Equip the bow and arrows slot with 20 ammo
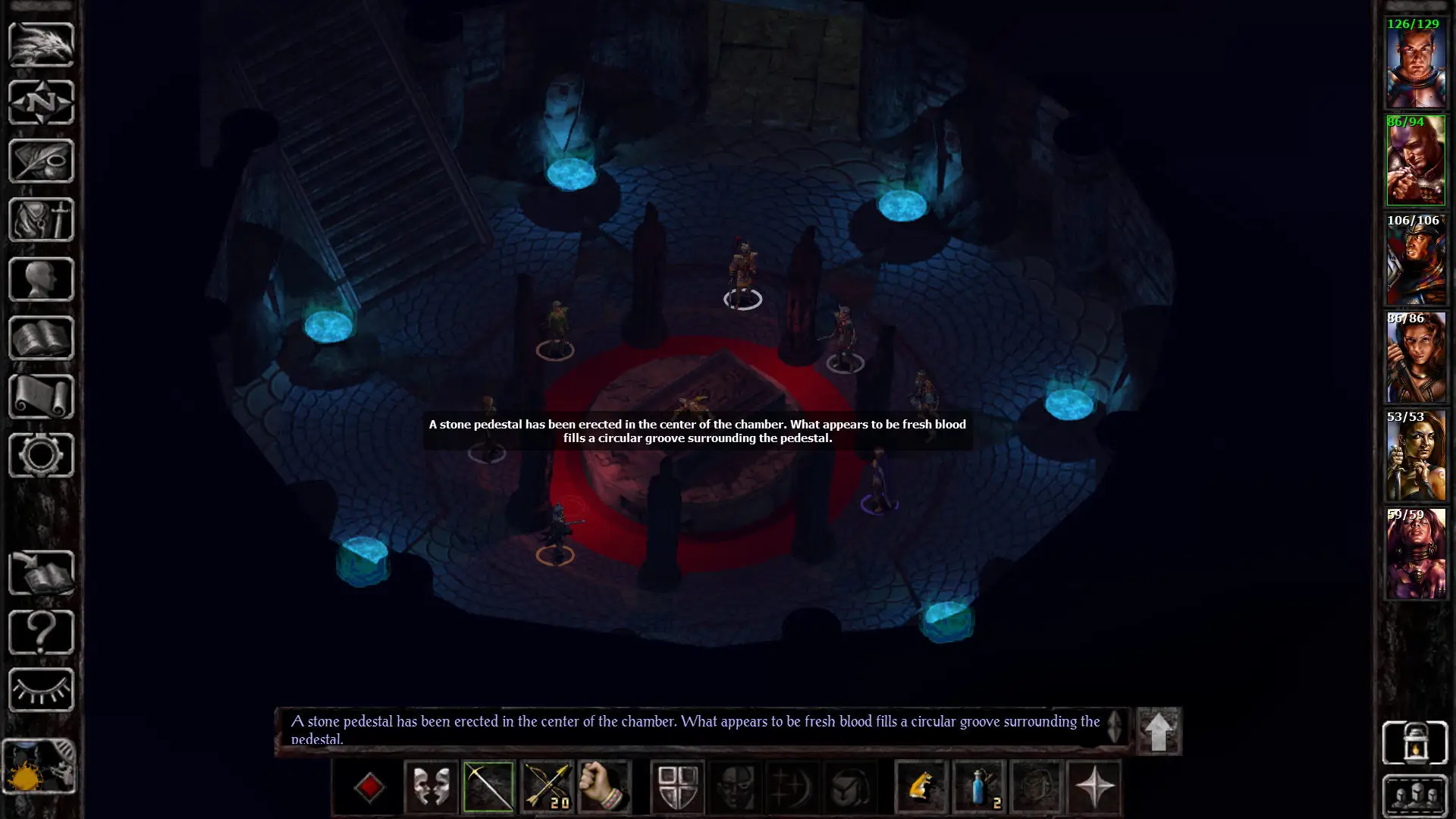 (547, 786)
